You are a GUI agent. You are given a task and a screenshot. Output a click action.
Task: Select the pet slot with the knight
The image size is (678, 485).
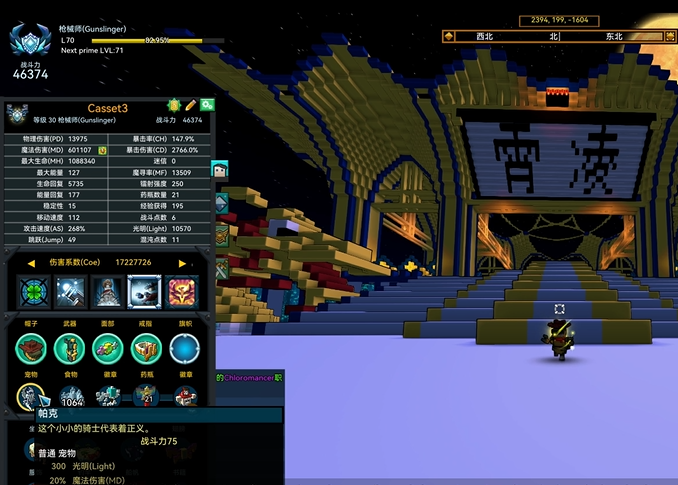pyautogui.click(x=31, y=398)
